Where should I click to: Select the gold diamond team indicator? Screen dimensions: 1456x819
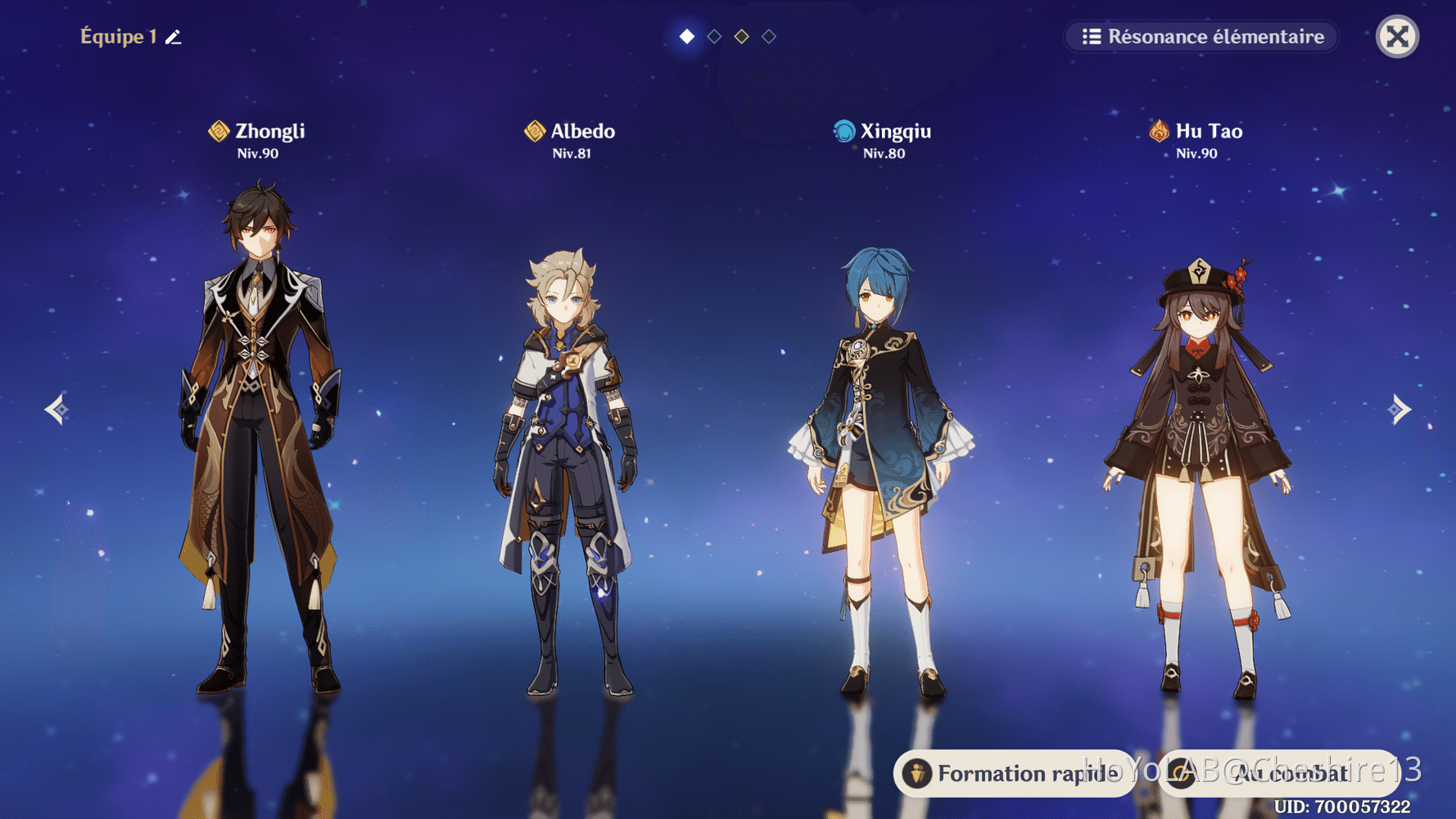point(741,36)
